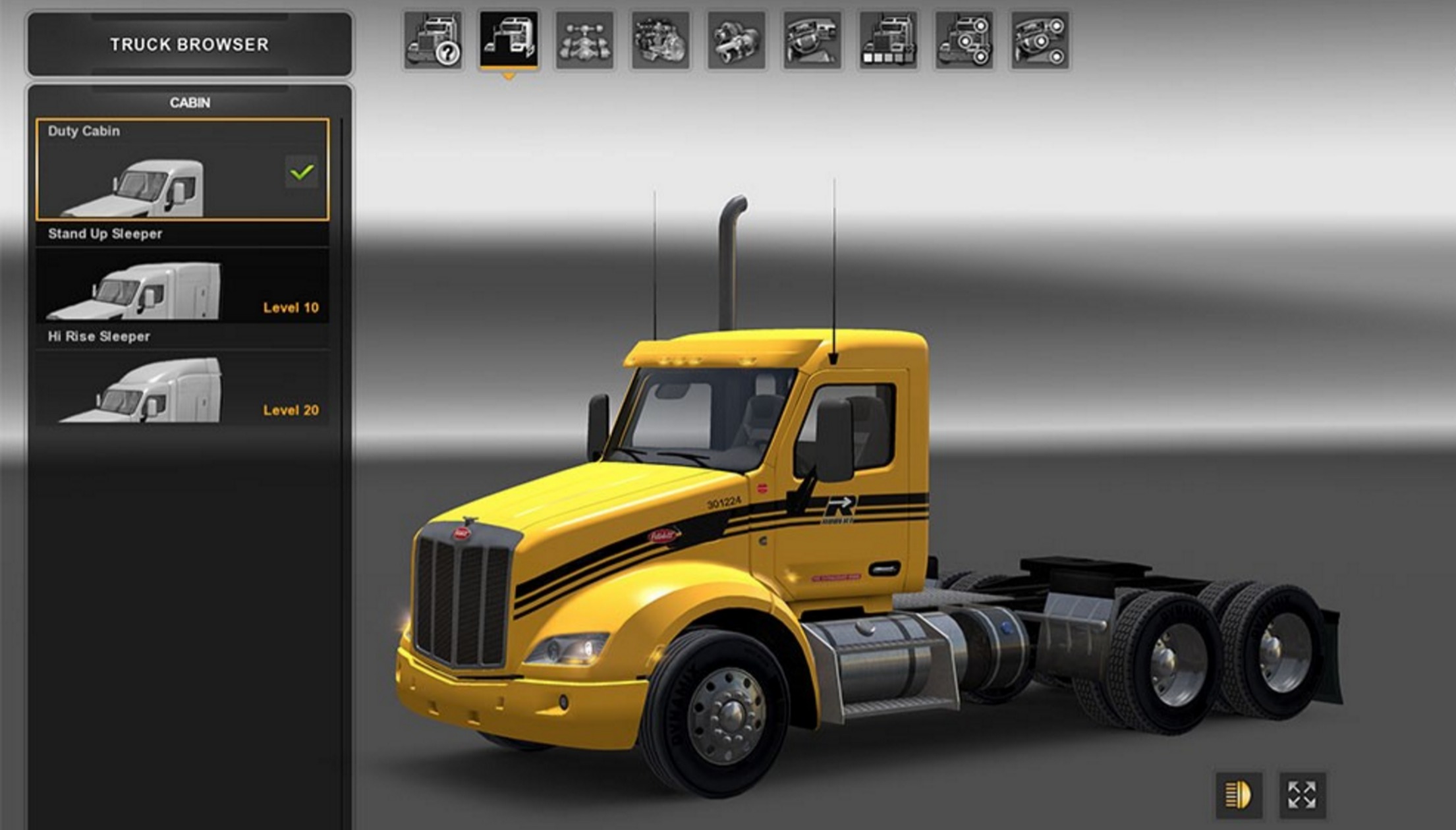This screenshot has height=830, width=1456.
Task: Pick the Hi Rise Sleeper cabin
Action: tap(182, 387)
